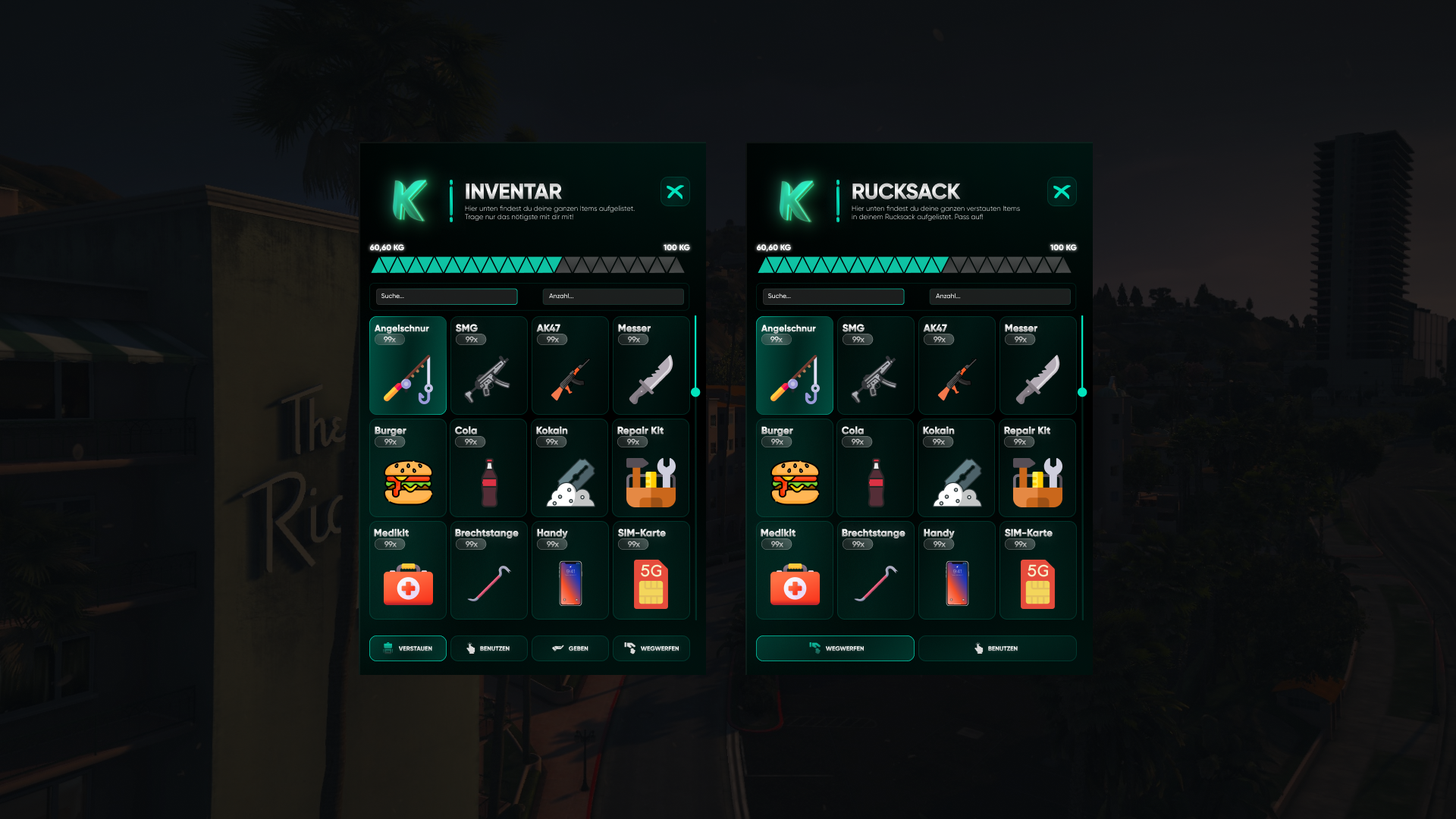
Task: Click the Suche search field in Inventar
Action: click(x=446, y=297)
